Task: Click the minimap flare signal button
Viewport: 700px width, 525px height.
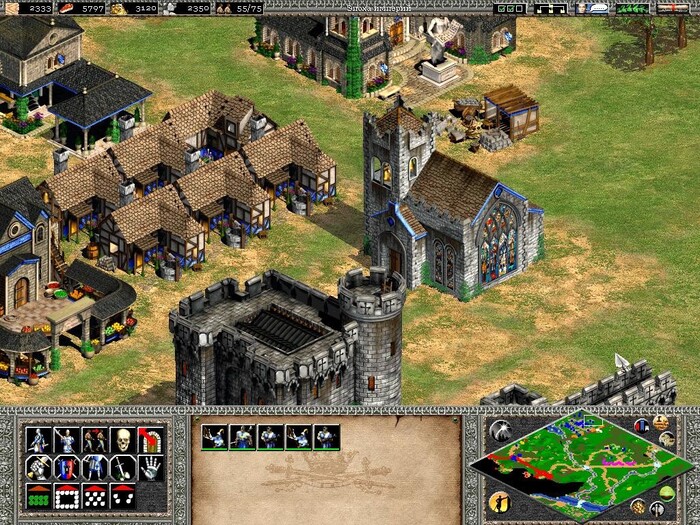Action: tap(499, 430)
